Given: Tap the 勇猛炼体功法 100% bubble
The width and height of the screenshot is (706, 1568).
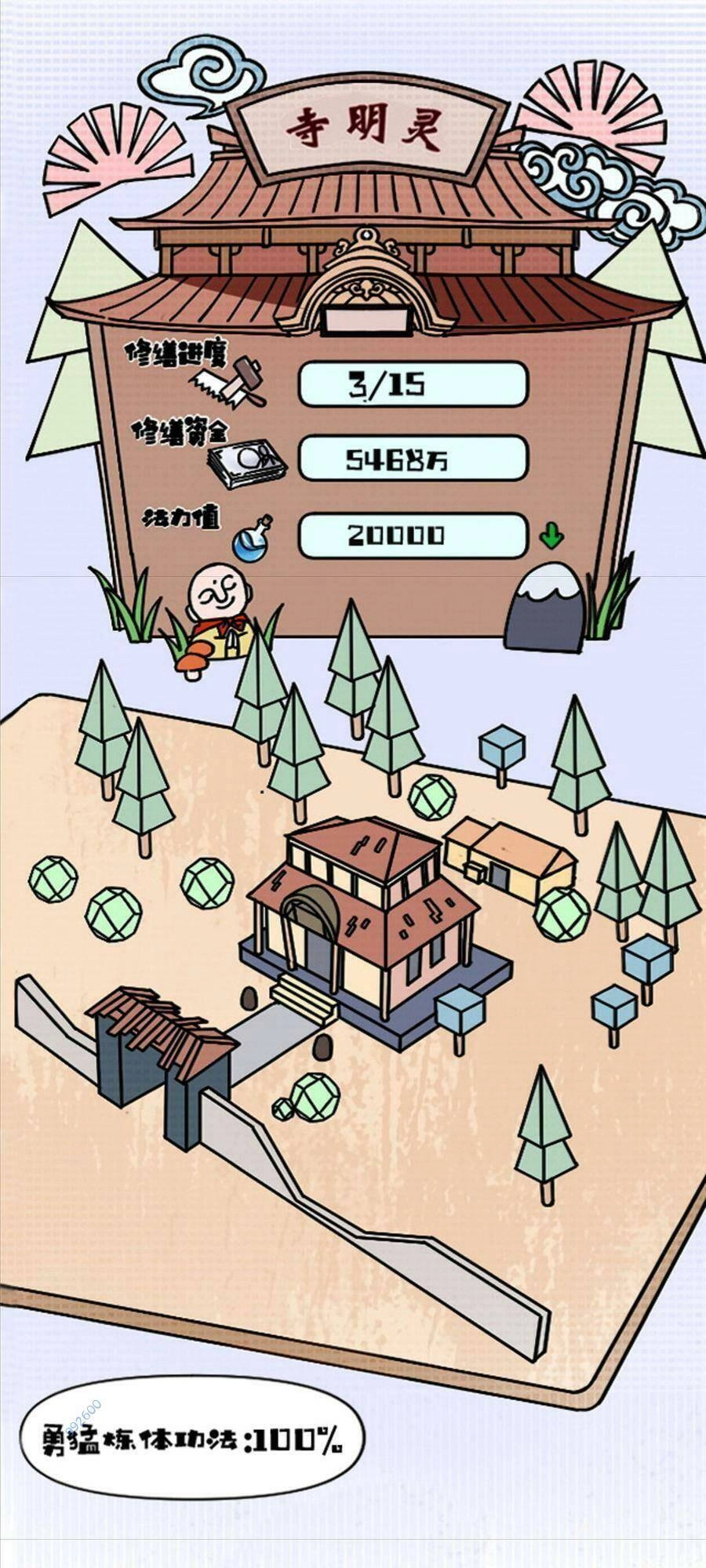Looking at the screenshot, I should pos(192,1439).
